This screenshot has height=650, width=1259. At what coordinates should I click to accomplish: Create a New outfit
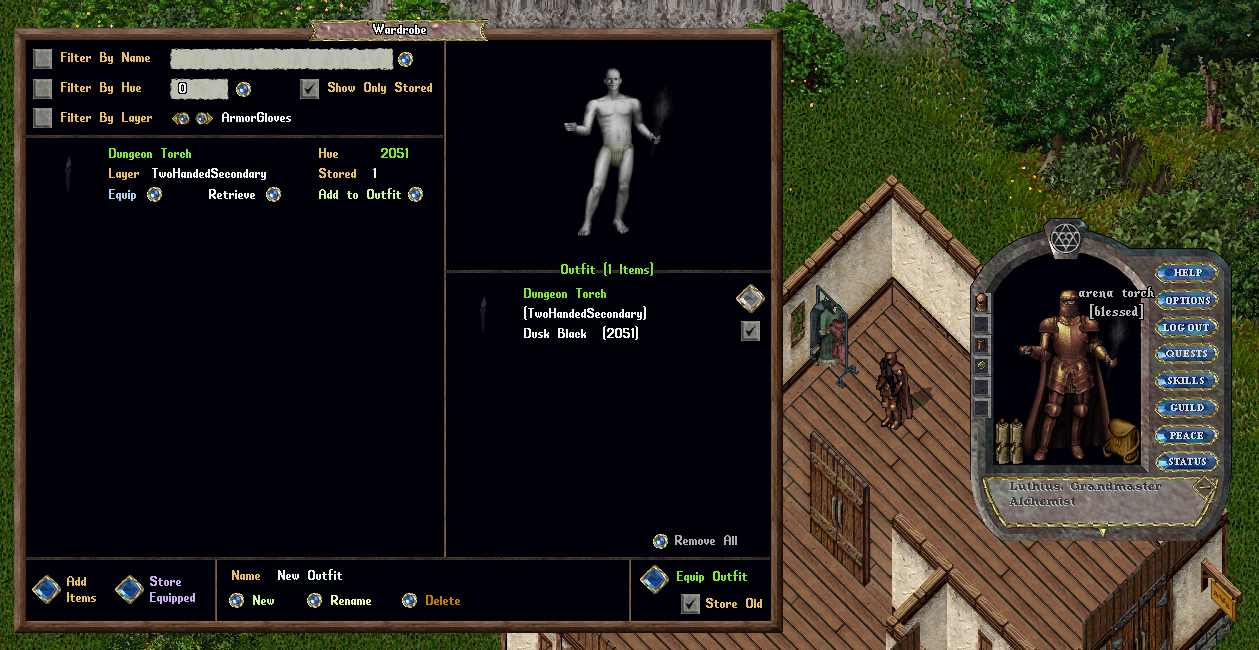click(236, 601)
